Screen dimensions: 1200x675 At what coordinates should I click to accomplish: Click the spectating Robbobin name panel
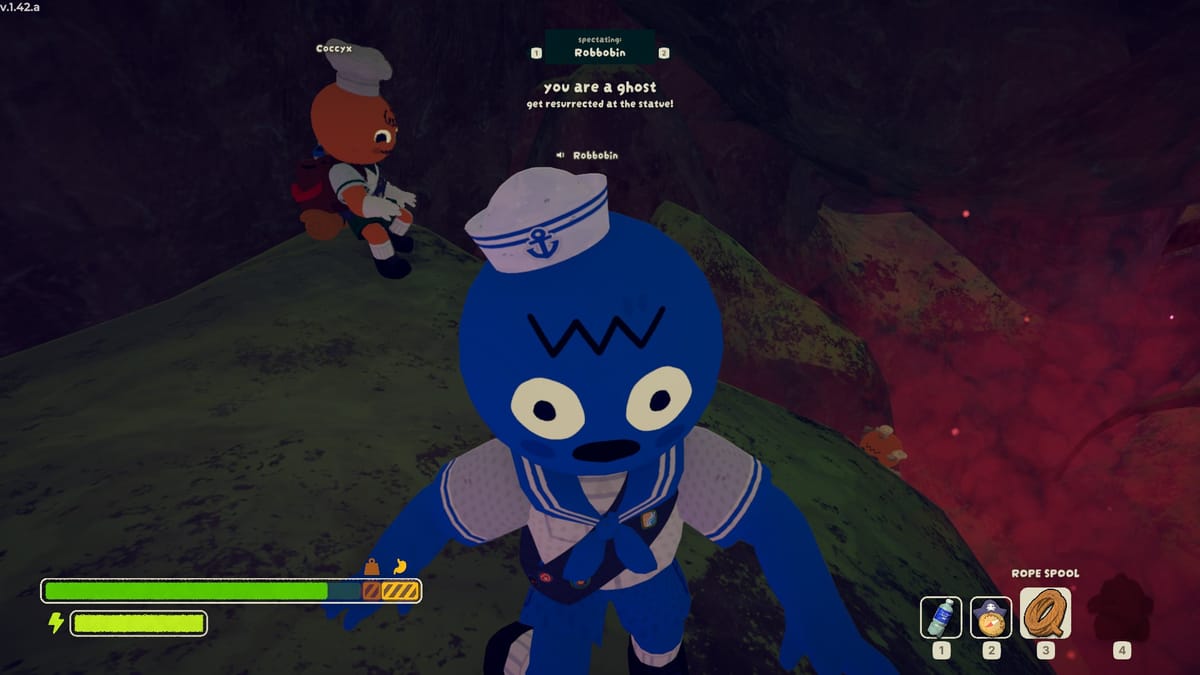(x=600, y=47)
